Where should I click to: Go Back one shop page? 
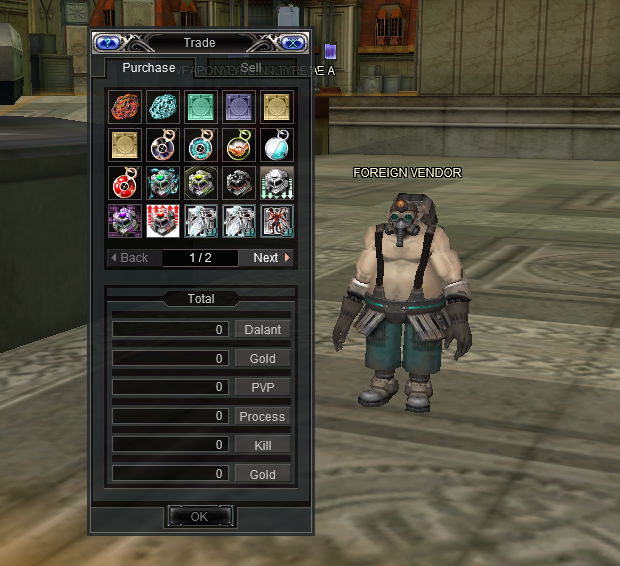130,257
